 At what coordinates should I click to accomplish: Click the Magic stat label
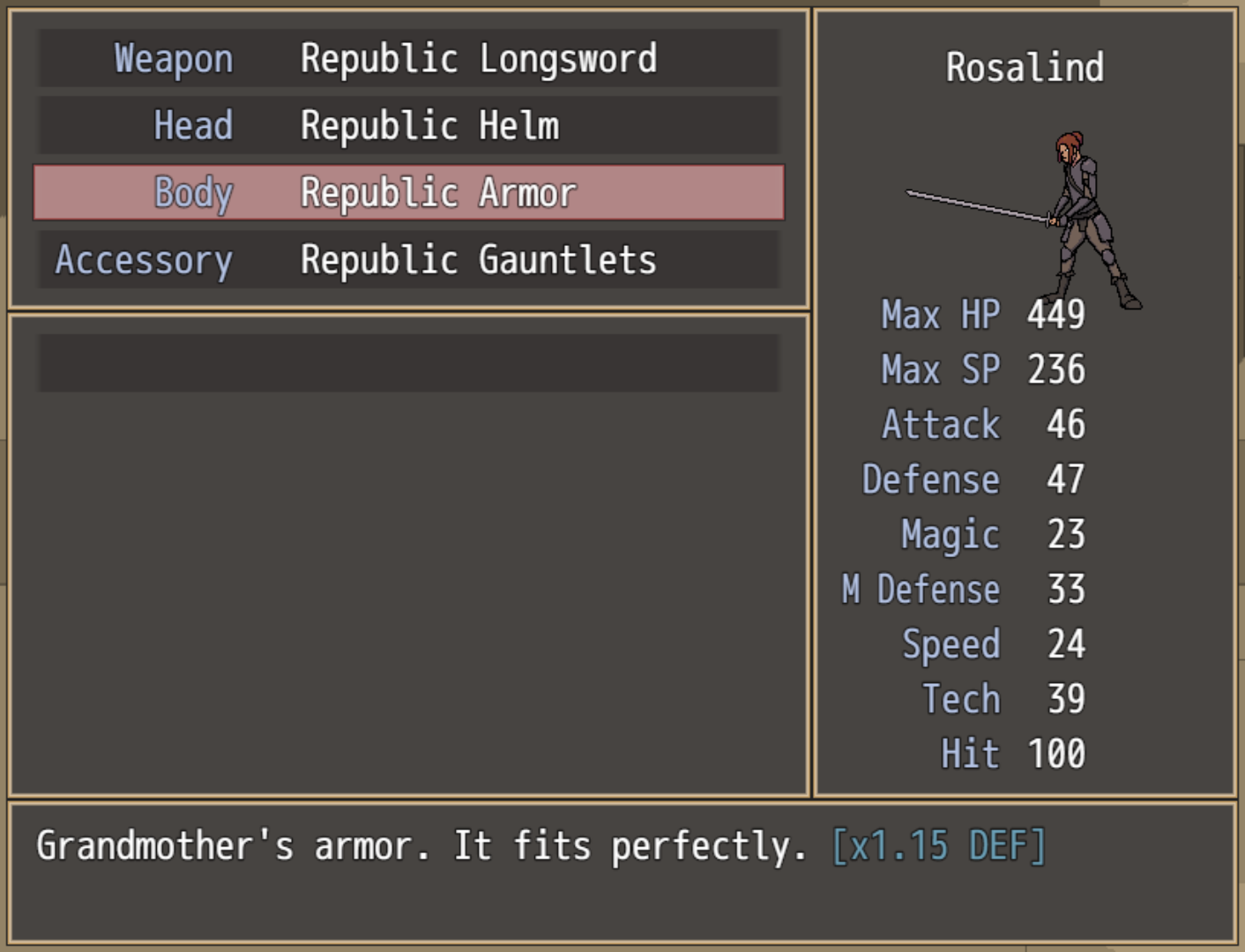tap(949, 534)
